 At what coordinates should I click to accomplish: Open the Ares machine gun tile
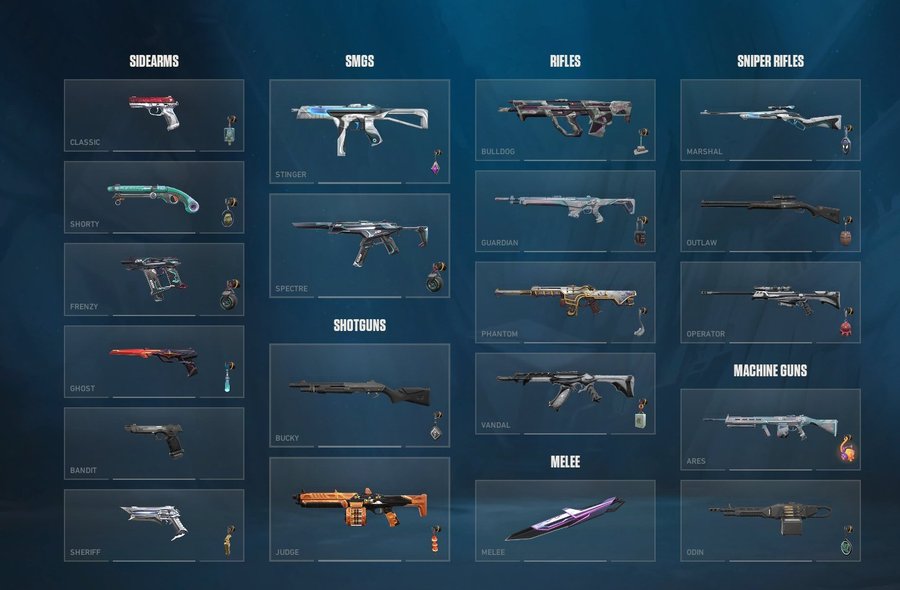coord(770,429)
